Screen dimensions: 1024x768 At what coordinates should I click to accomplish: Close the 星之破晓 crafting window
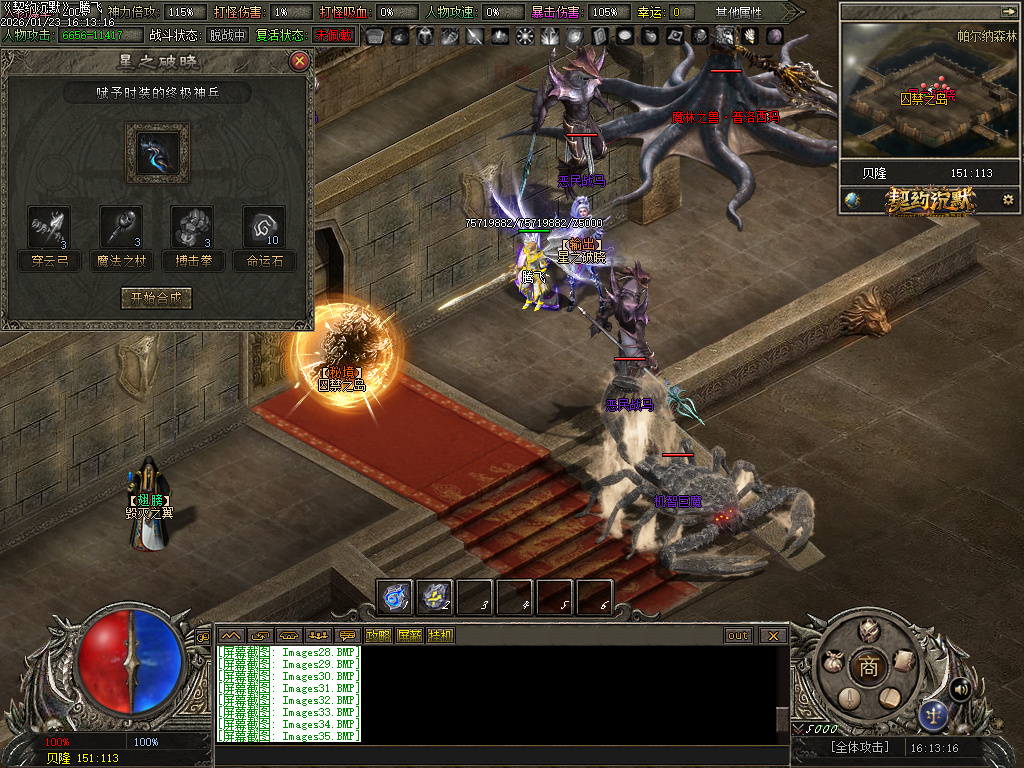(298, 61)
